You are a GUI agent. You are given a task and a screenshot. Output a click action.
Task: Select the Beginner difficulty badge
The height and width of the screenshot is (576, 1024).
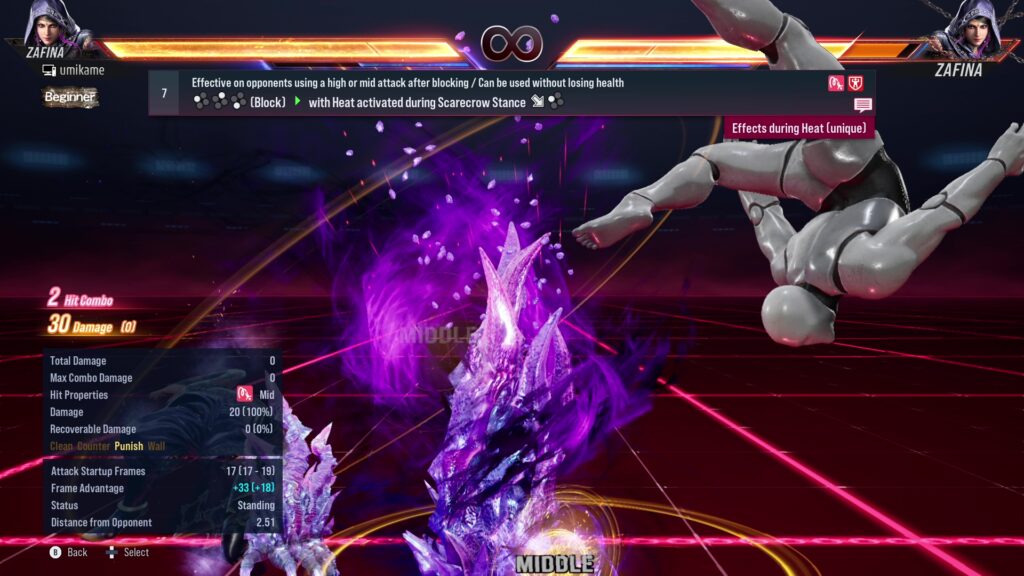(x=70, y=97)
